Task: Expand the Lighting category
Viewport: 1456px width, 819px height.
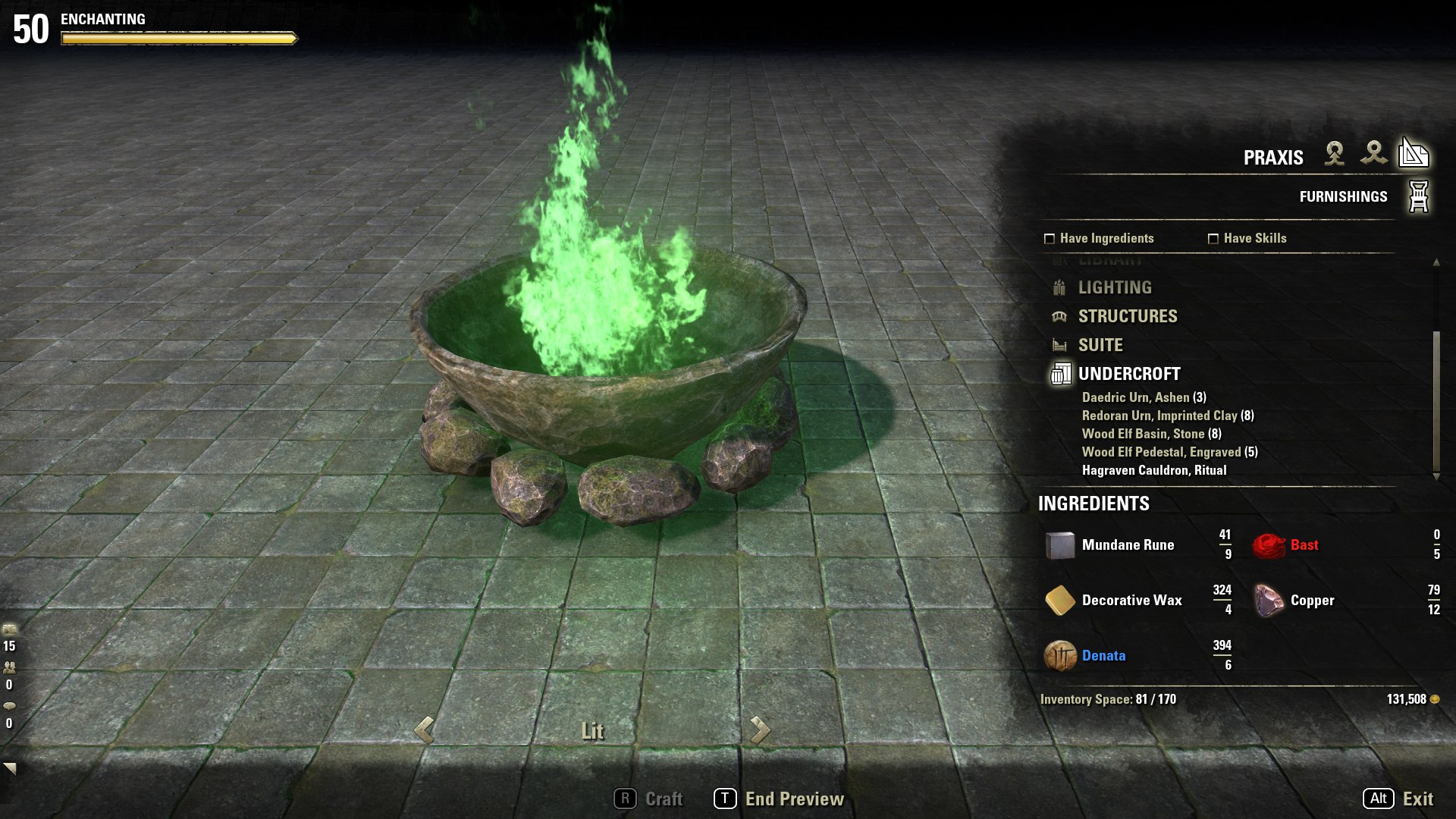Action: pyautogui.click(x=1115, y=287)
